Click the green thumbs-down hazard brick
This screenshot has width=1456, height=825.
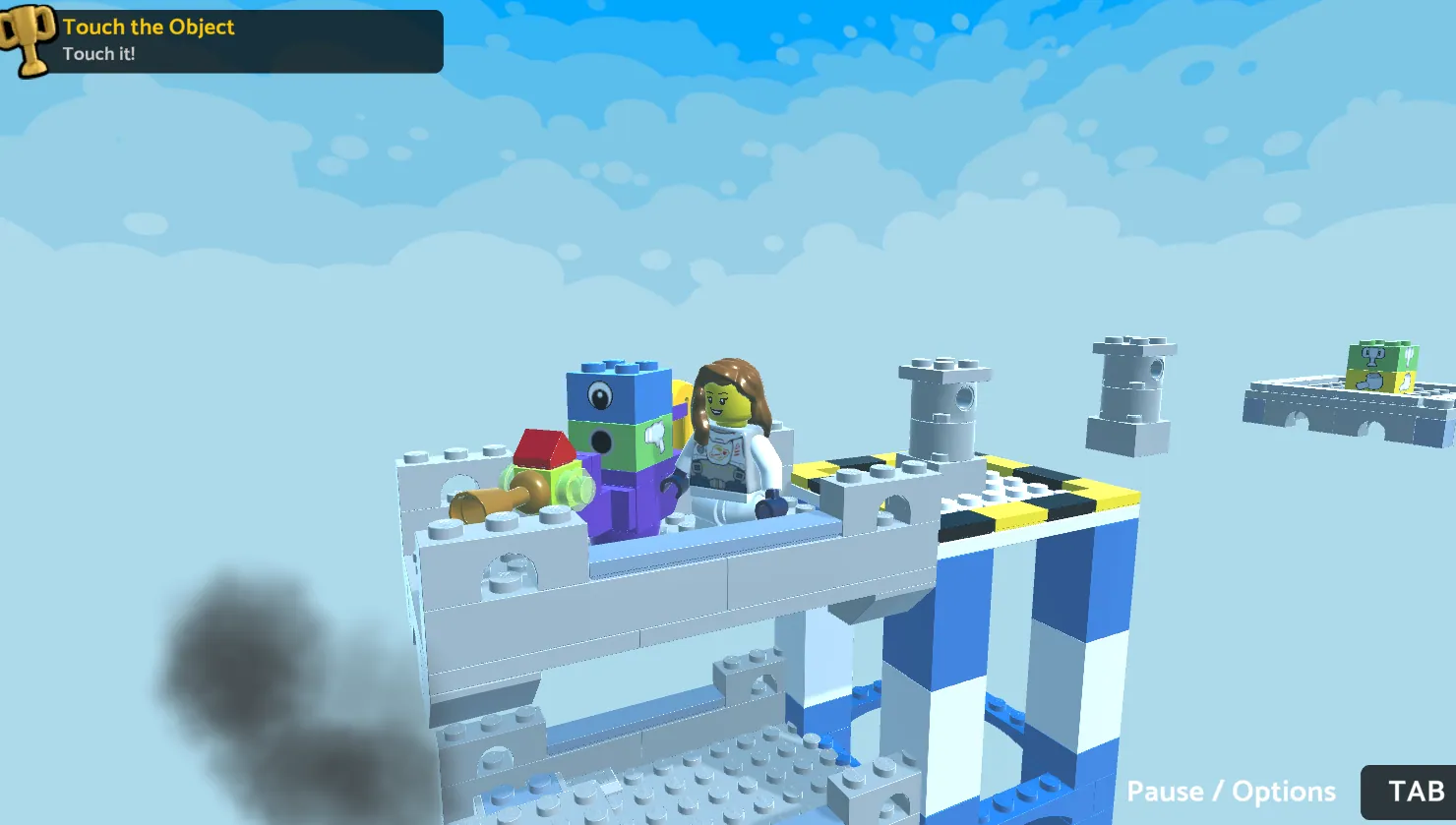(x=655, y=438)
